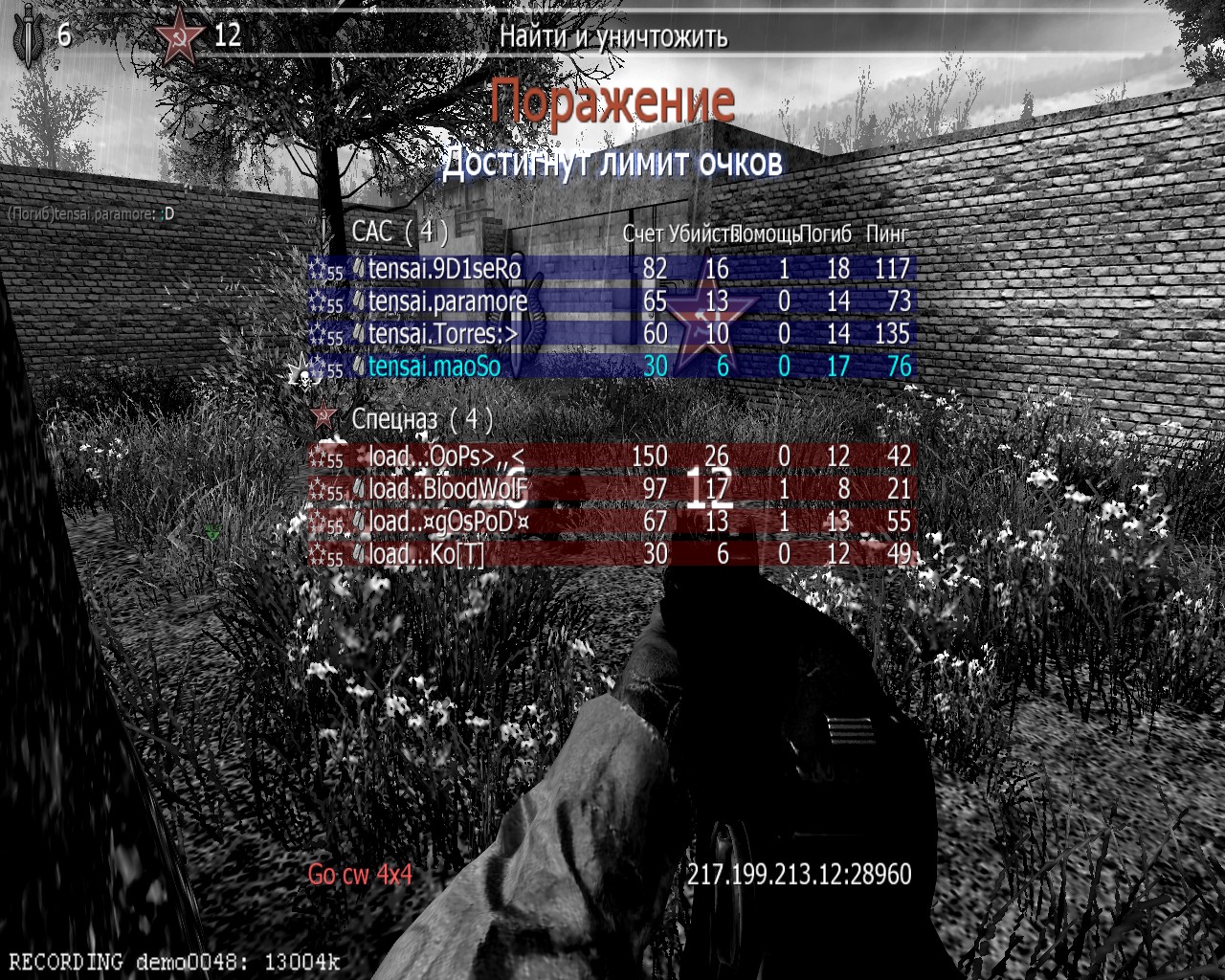
Task: Select player load..BloodWolF
Action: coord(448,489)
